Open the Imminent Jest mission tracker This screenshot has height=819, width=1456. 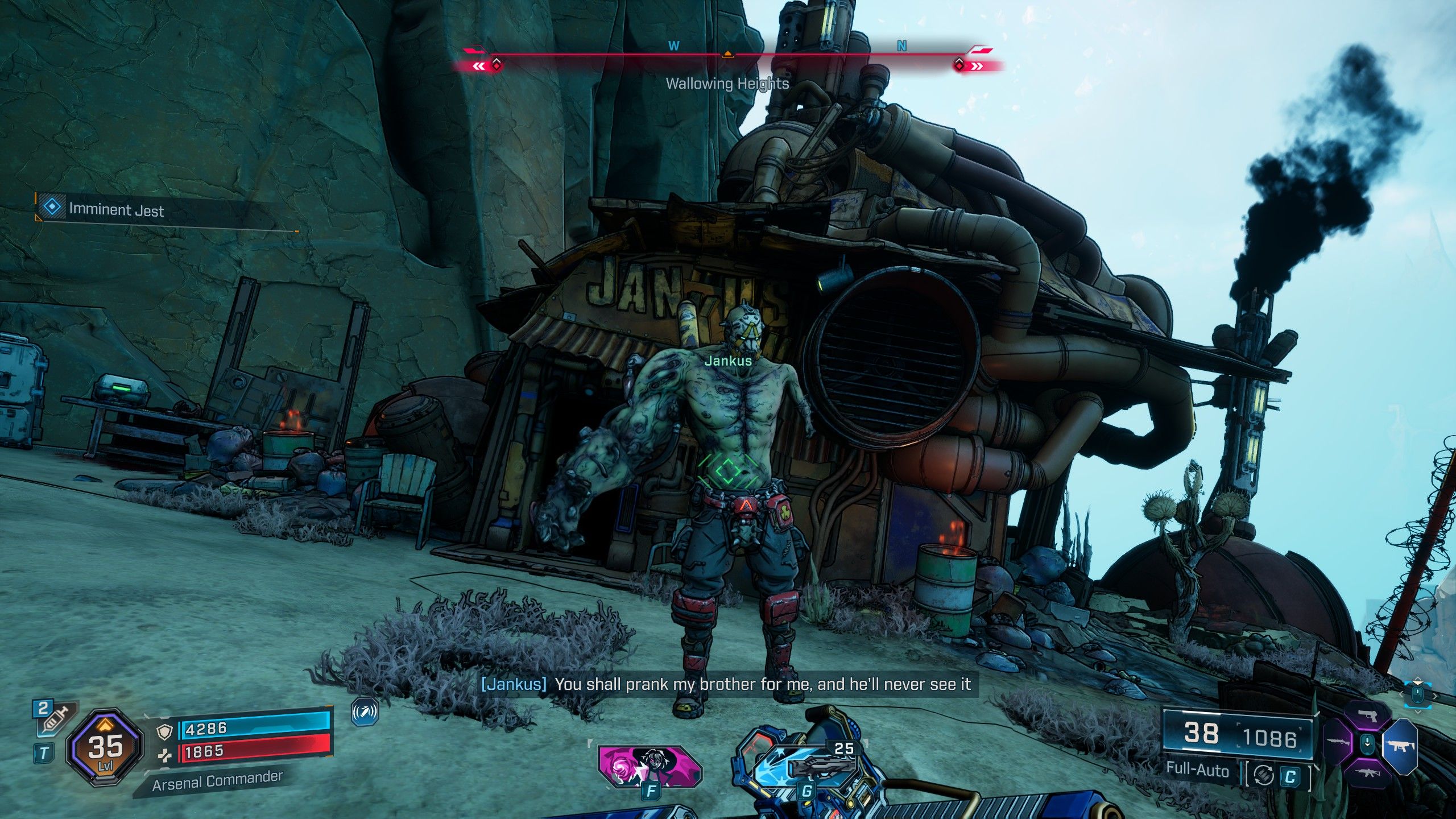tap(116, 209)
